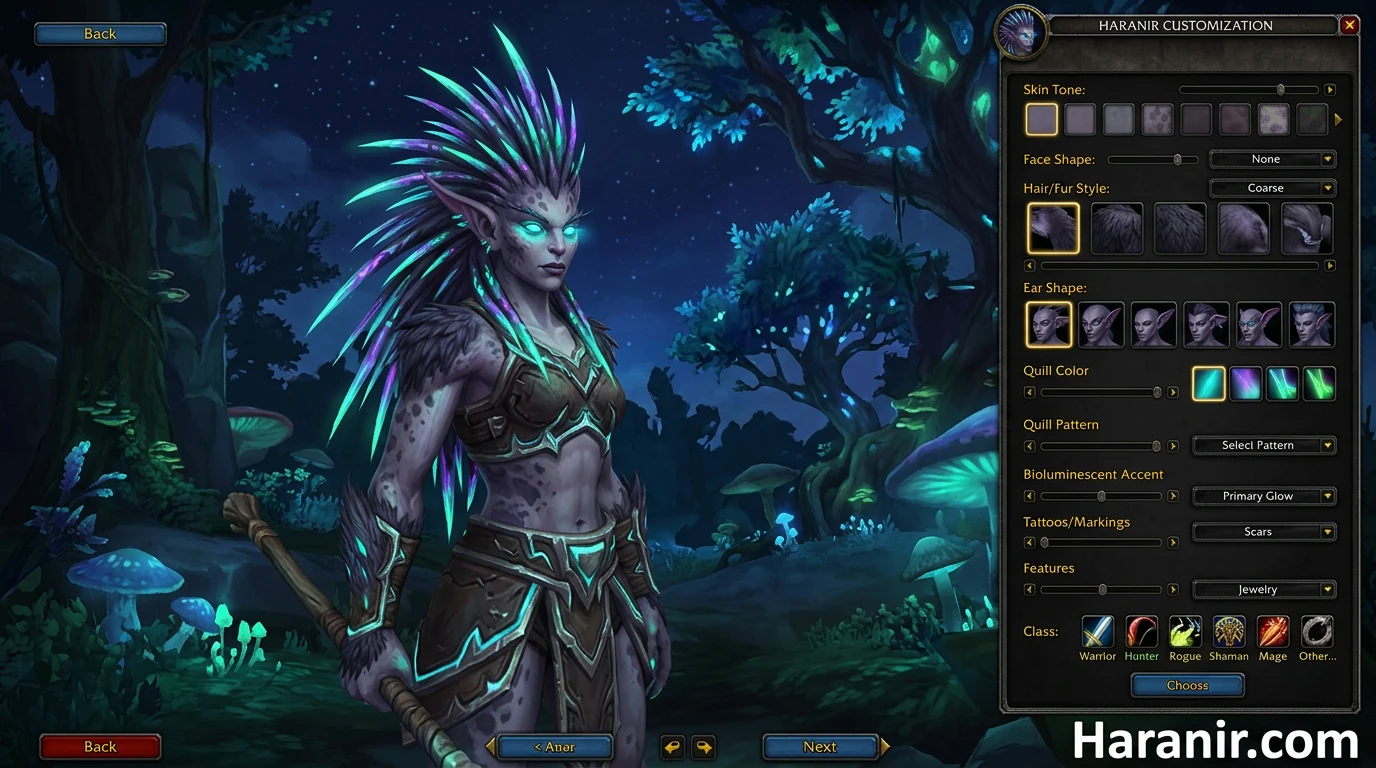Select the purple Quill Color swatch
Screen dimensions: 1376x768
click(1245, 383)
